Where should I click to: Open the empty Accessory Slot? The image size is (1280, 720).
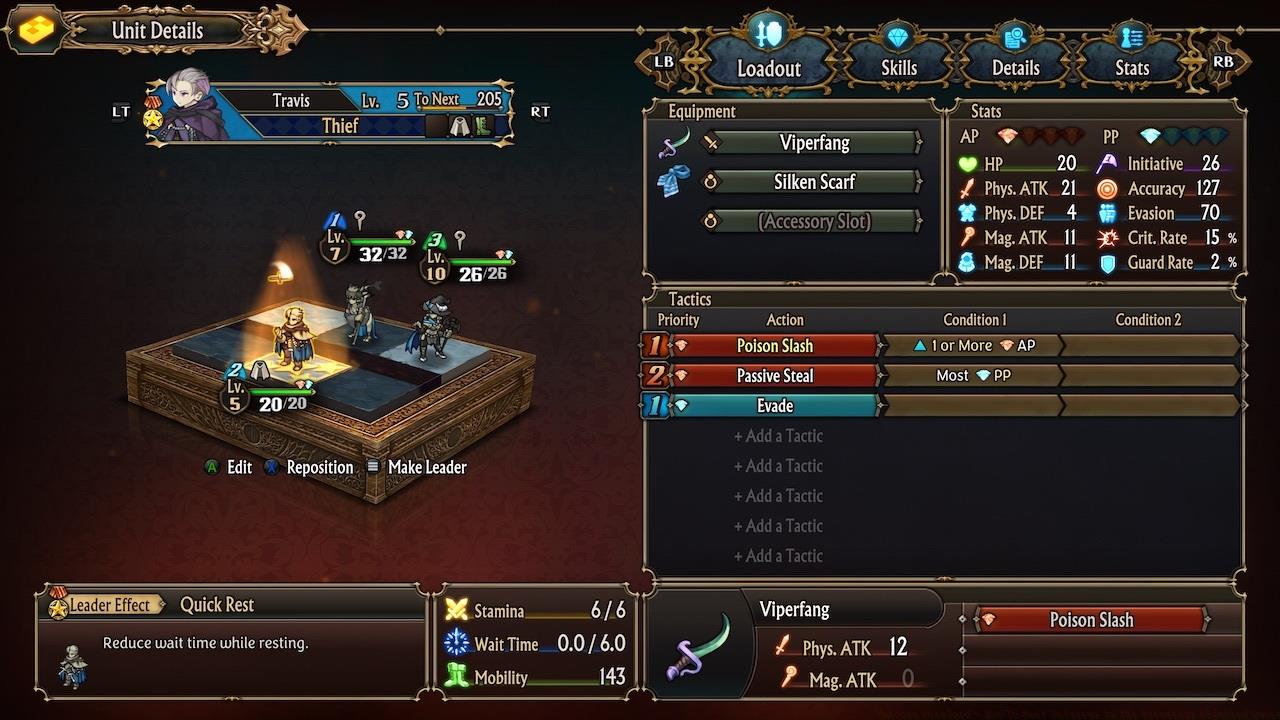pyautogui.click(x=812, y=221)
